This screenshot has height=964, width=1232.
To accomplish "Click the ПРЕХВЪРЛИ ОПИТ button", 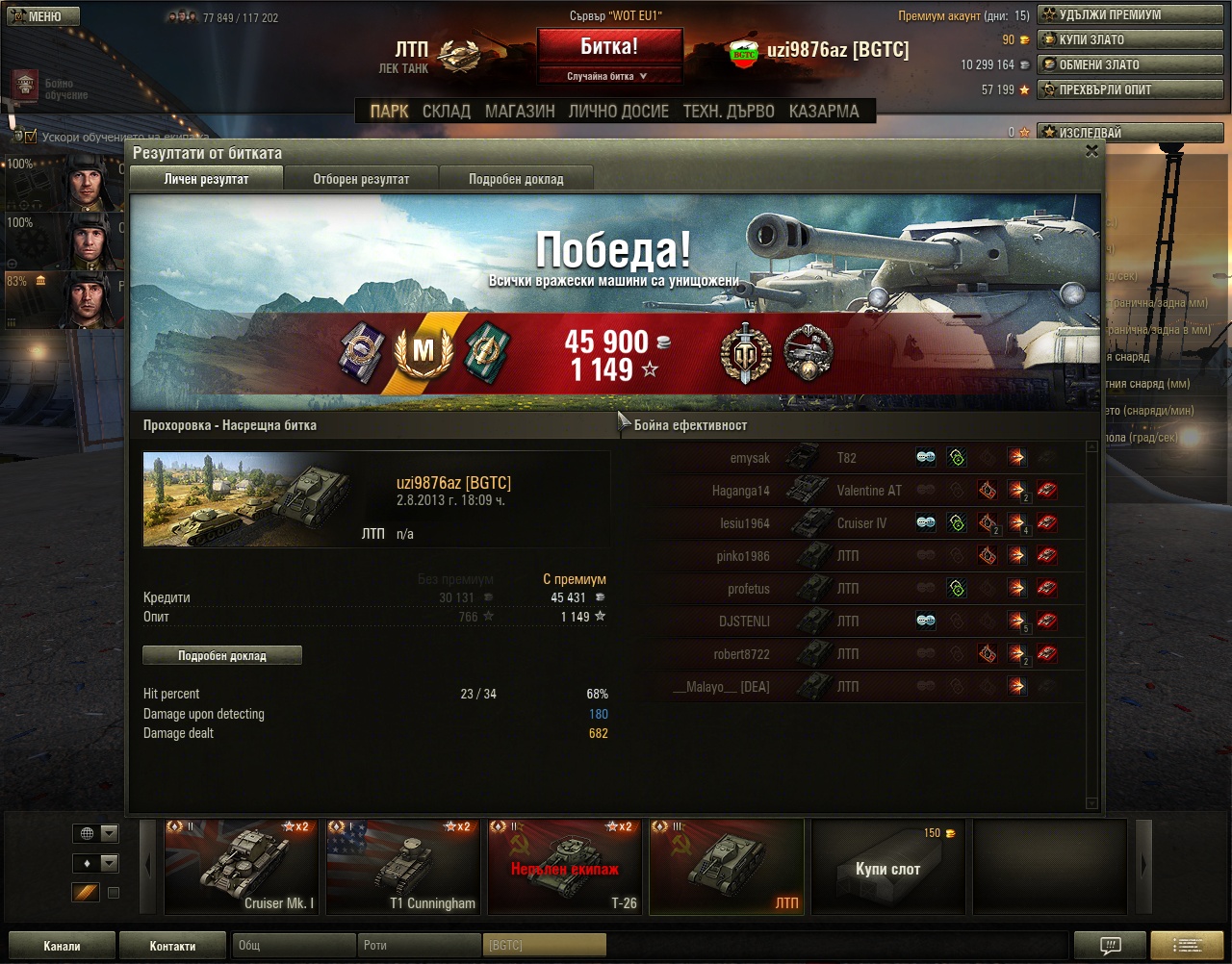I will pyautogui.click(x=1130, y=90).
